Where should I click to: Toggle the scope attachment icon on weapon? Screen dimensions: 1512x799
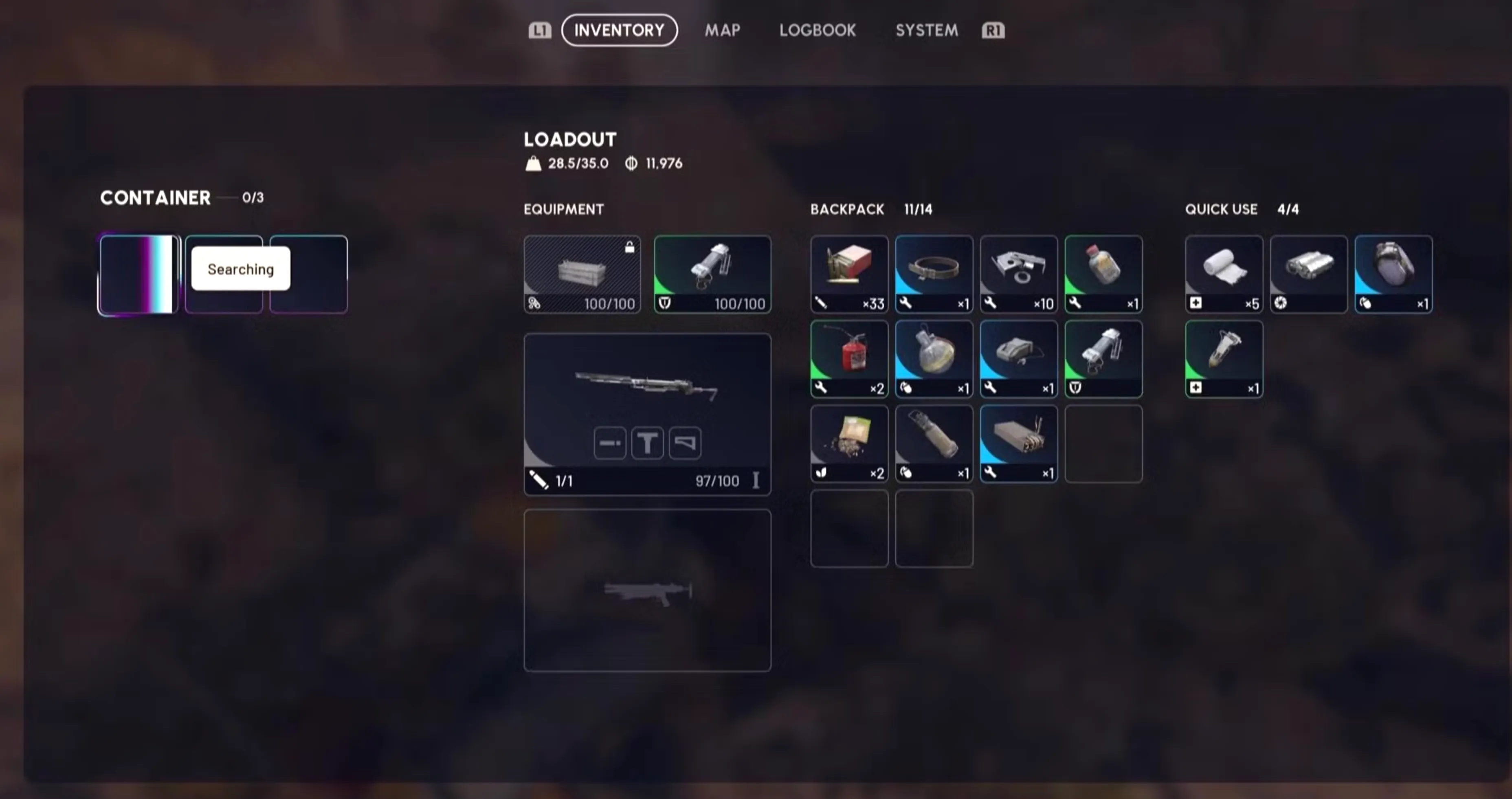click(647, 443)
